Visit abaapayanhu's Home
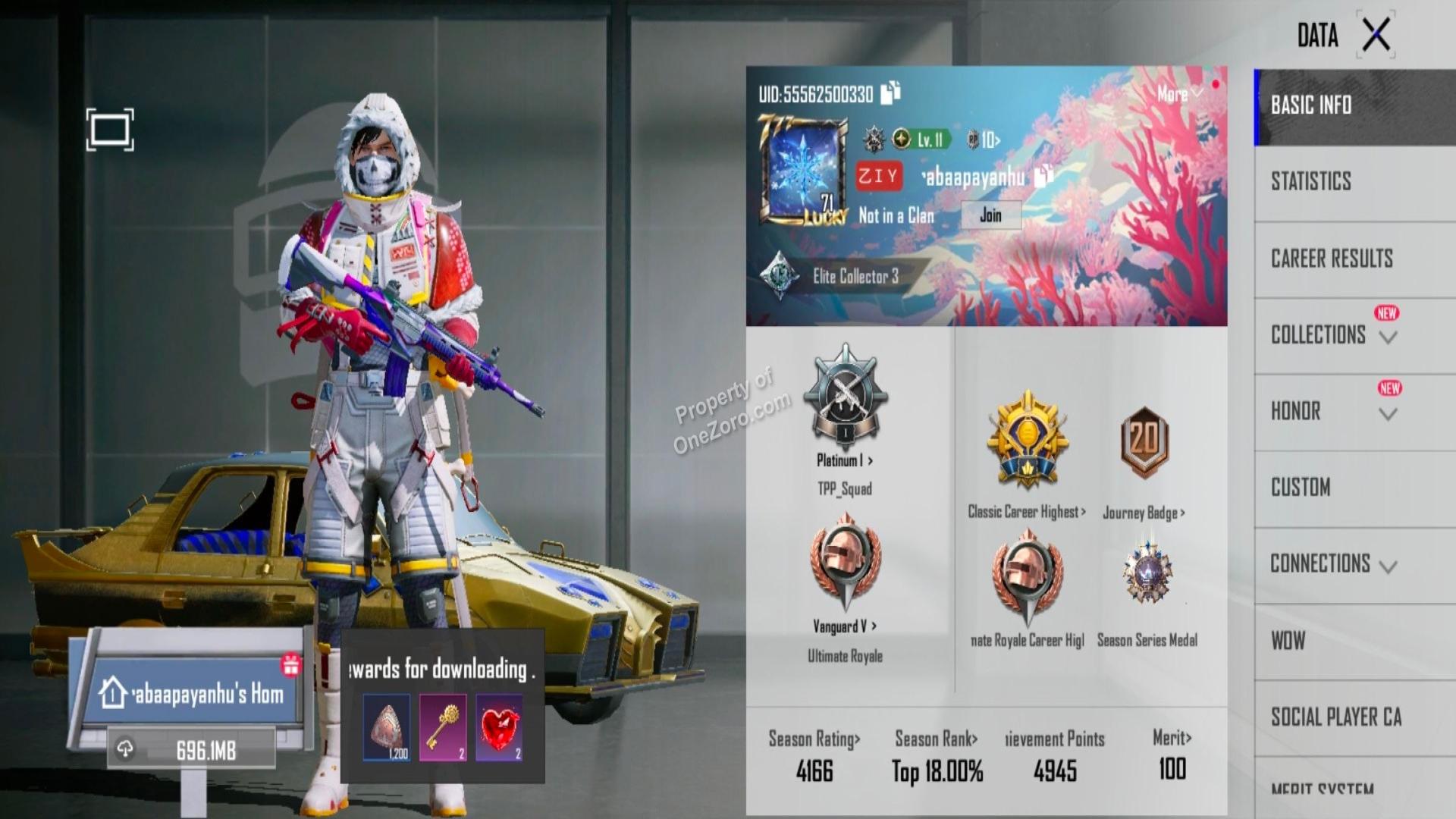 tap(193, 694)
